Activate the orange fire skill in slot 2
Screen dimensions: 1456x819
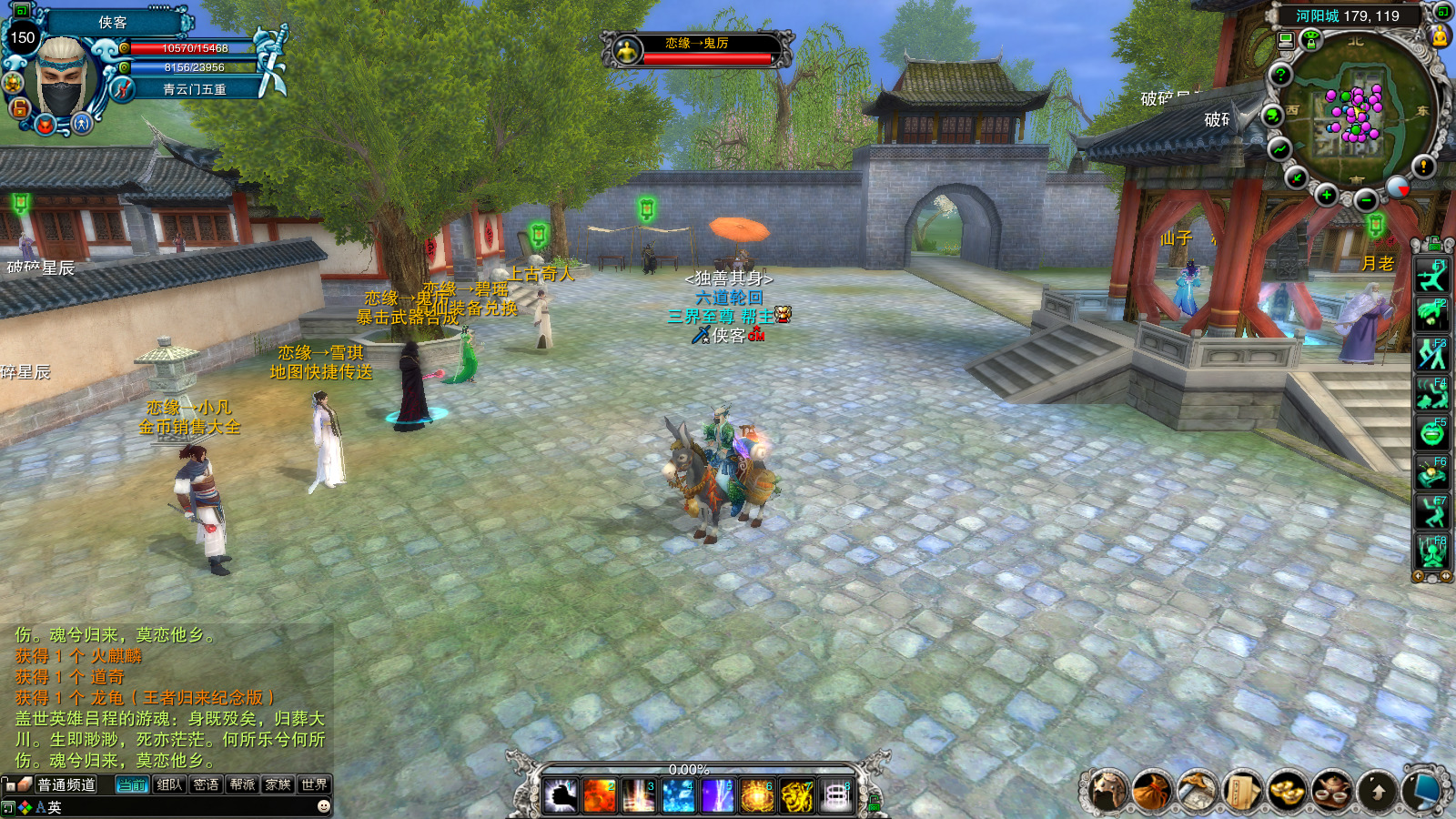click(600, 796)
